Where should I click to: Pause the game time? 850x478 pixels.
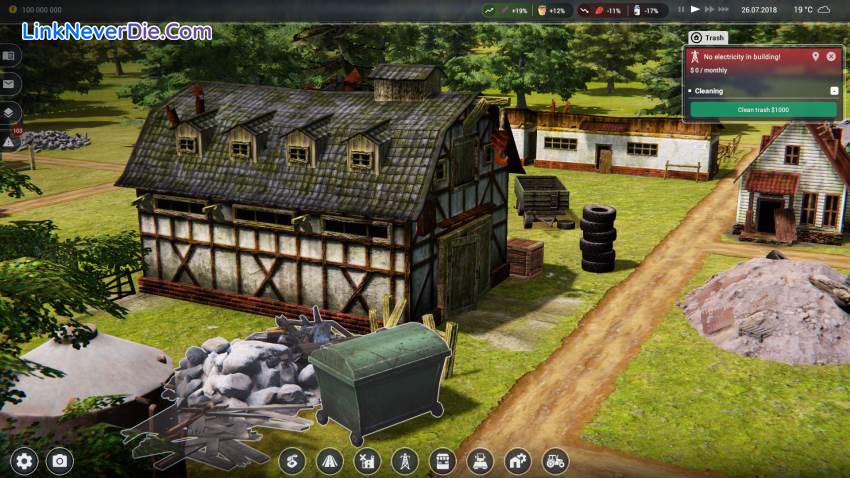coord(682,10)
